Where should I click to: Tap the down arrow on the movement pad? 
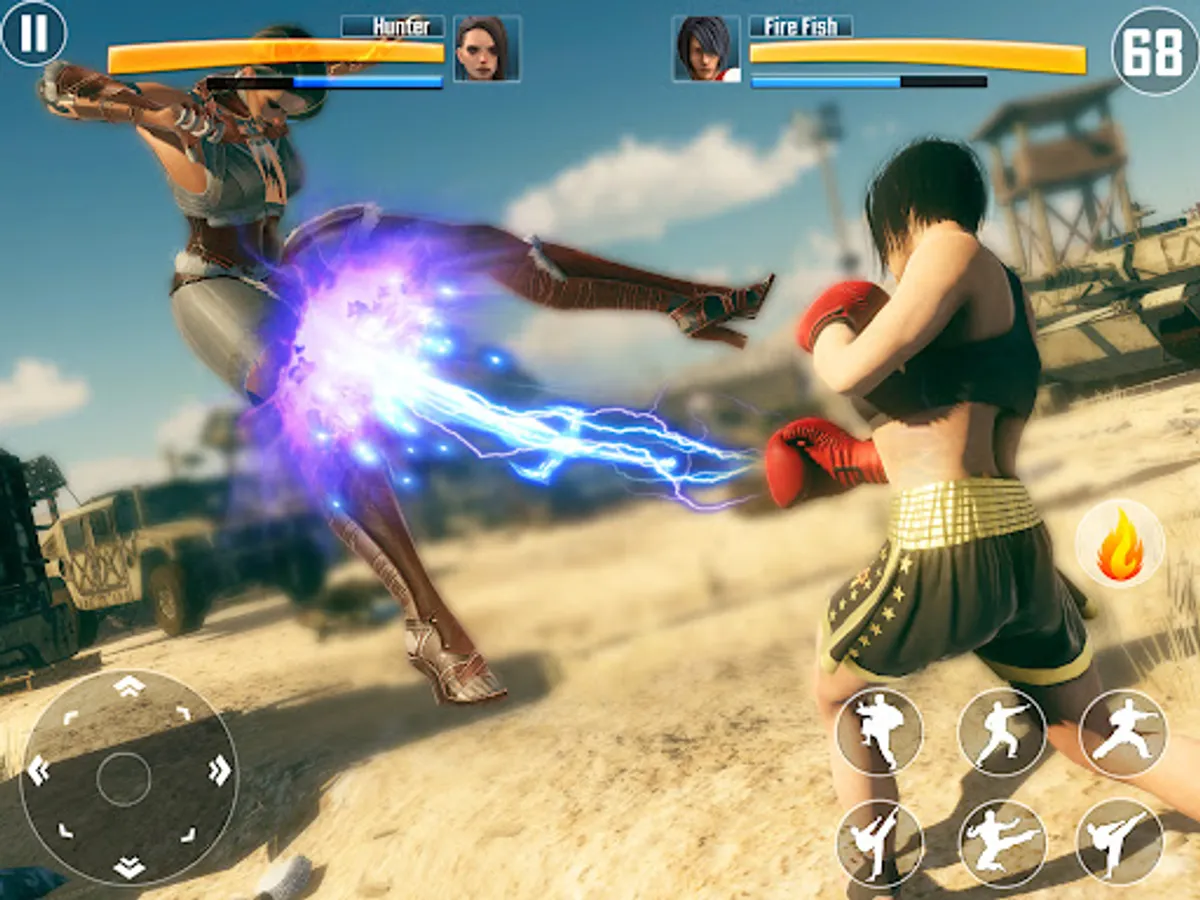click(129, 867)
